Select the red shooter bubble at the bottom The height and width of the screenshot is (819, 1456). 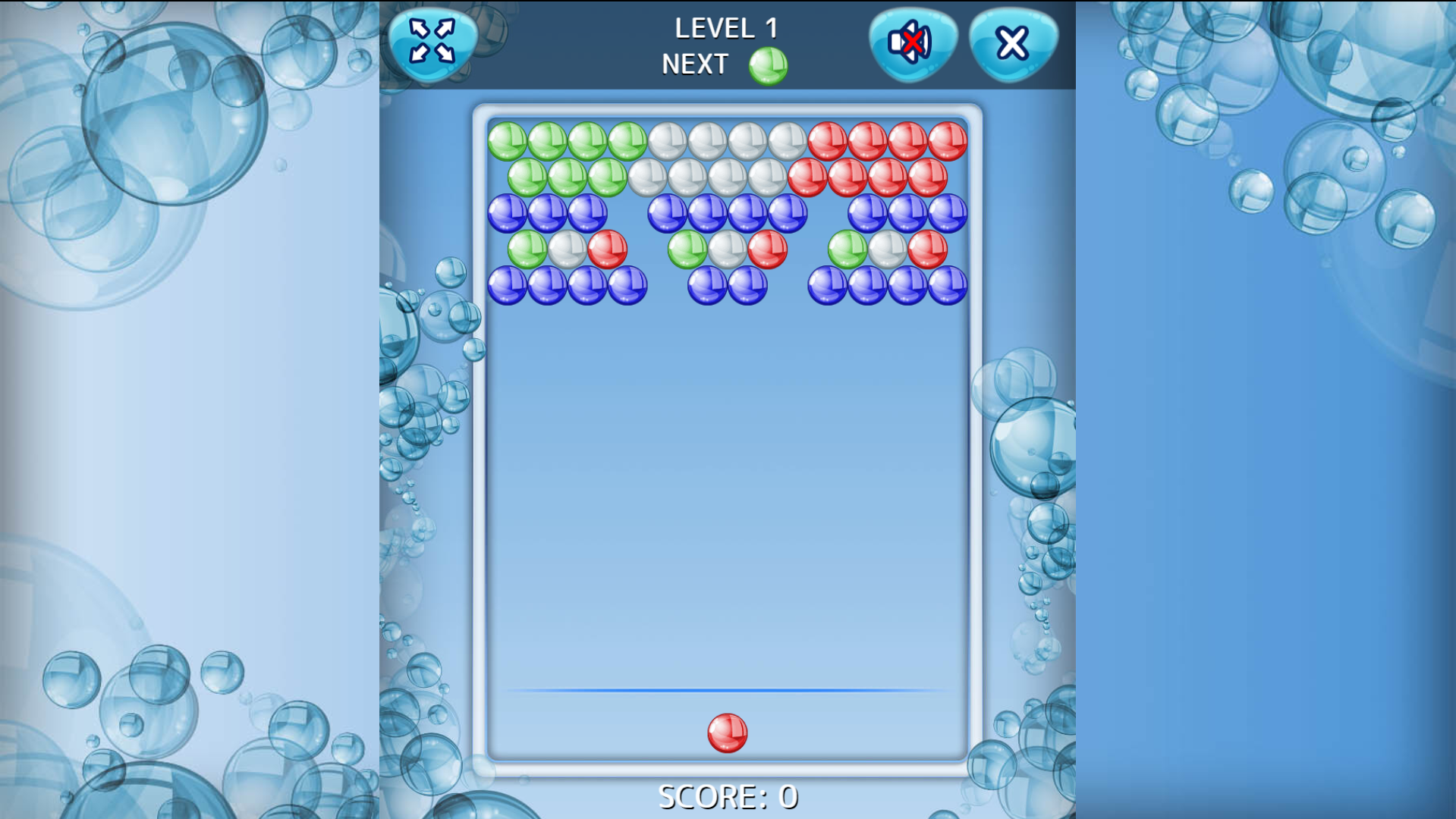coord(727,734)
